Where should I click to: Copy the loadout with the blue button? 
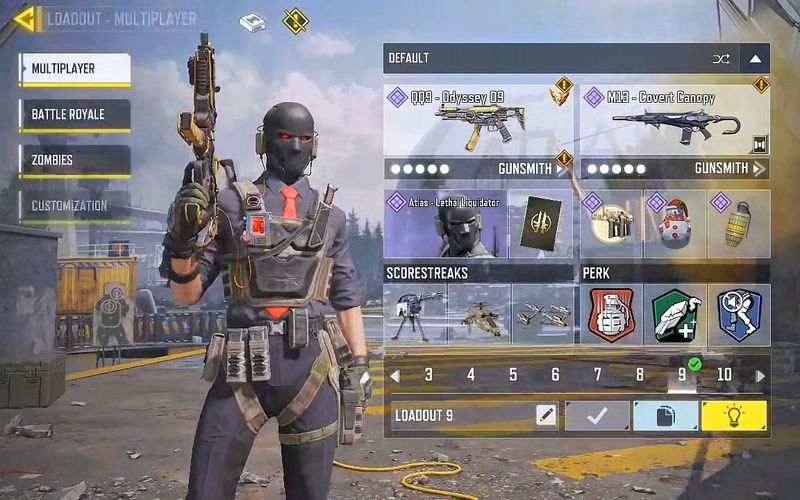coord(665,415)
